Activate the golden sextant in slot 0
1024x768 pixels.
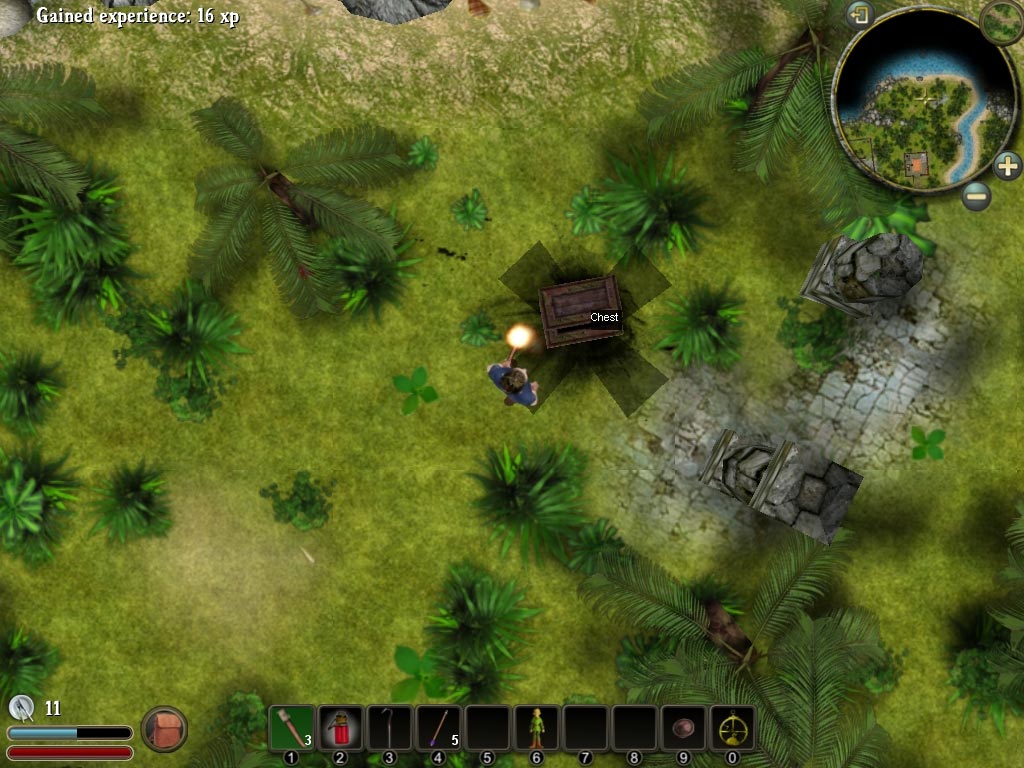point(732,728)
